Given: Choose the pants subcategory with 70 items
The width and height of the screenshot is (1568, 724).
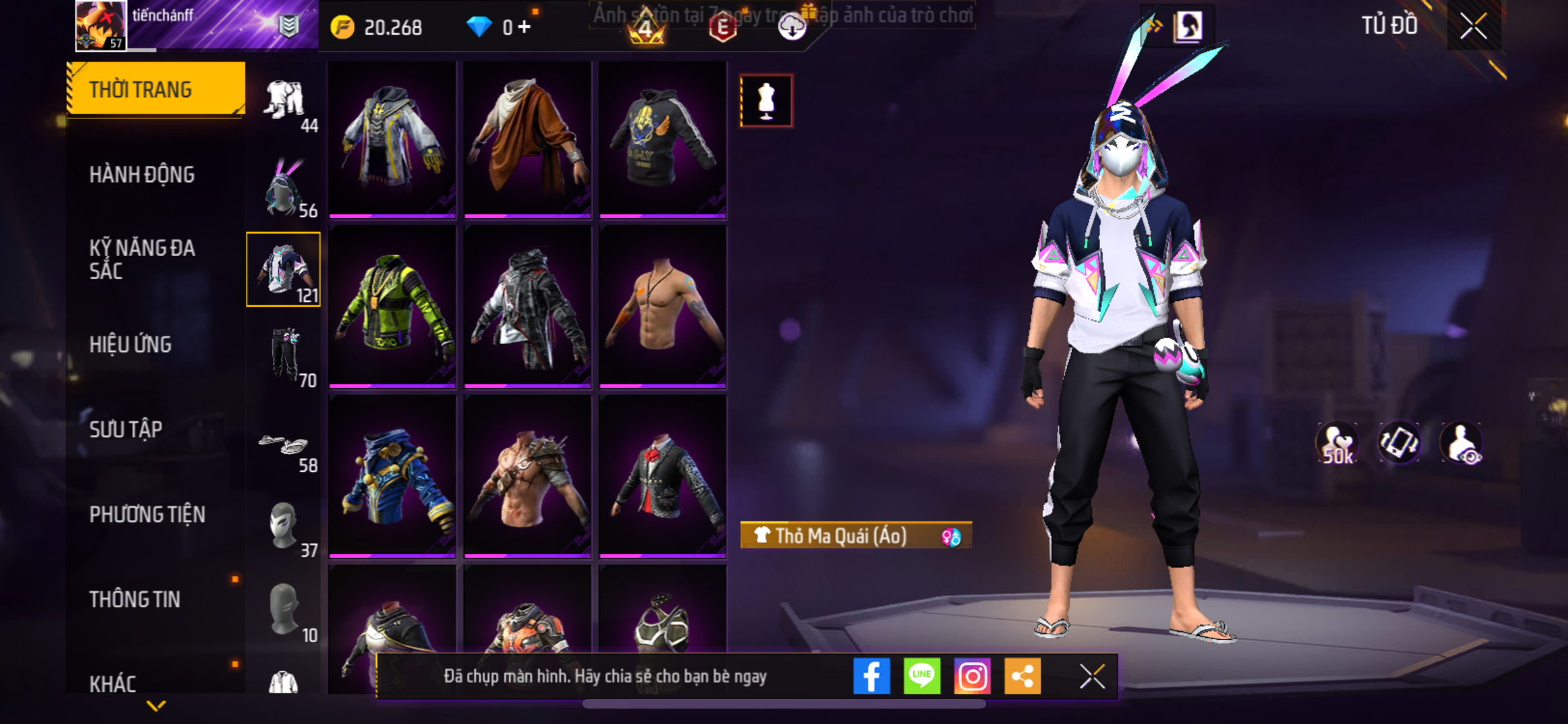Looking at the screenshot, I should pos(285,355).
